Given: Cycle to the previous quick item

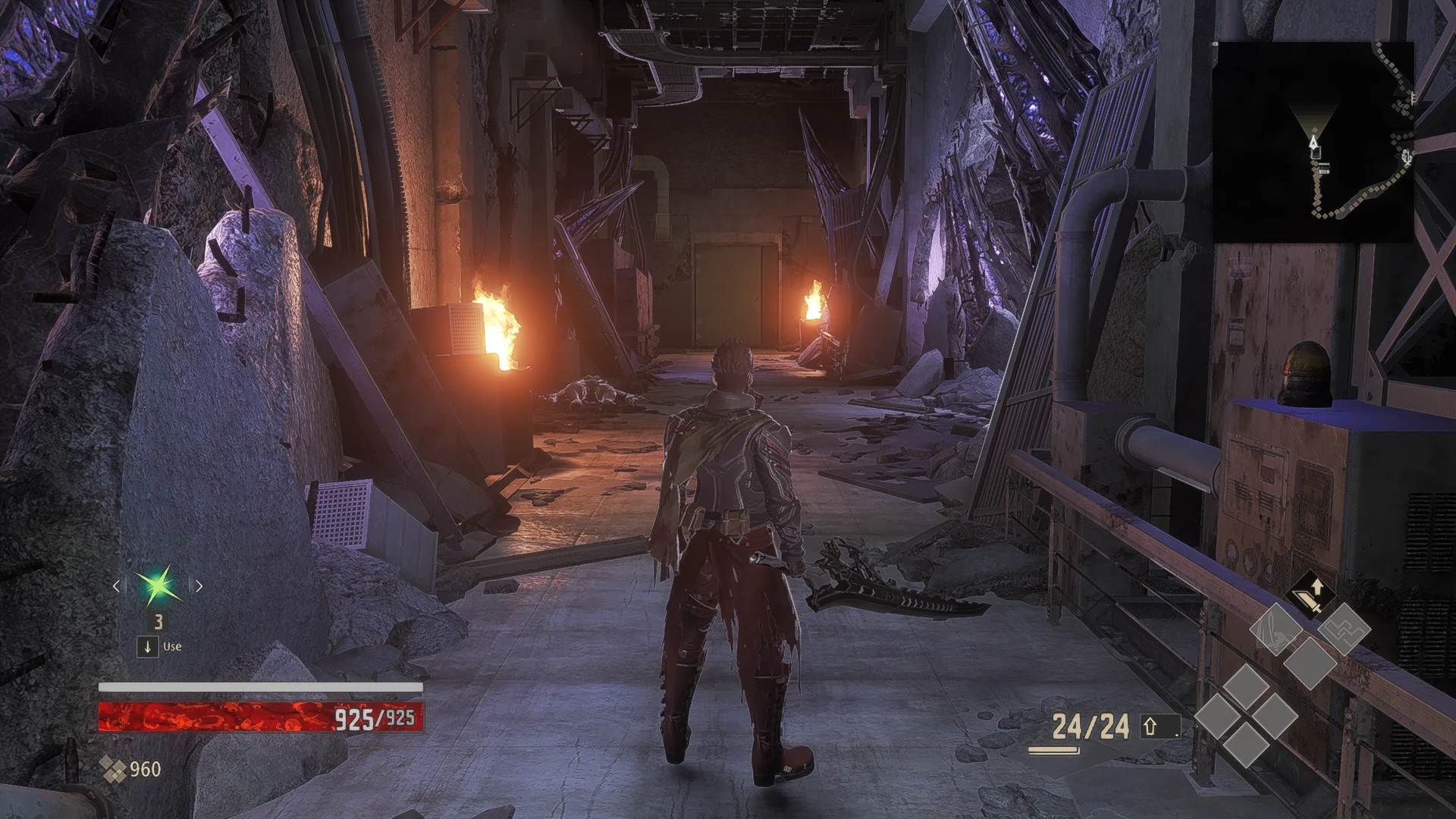Looking at the screenshot, I should click(x=116, y=586).
